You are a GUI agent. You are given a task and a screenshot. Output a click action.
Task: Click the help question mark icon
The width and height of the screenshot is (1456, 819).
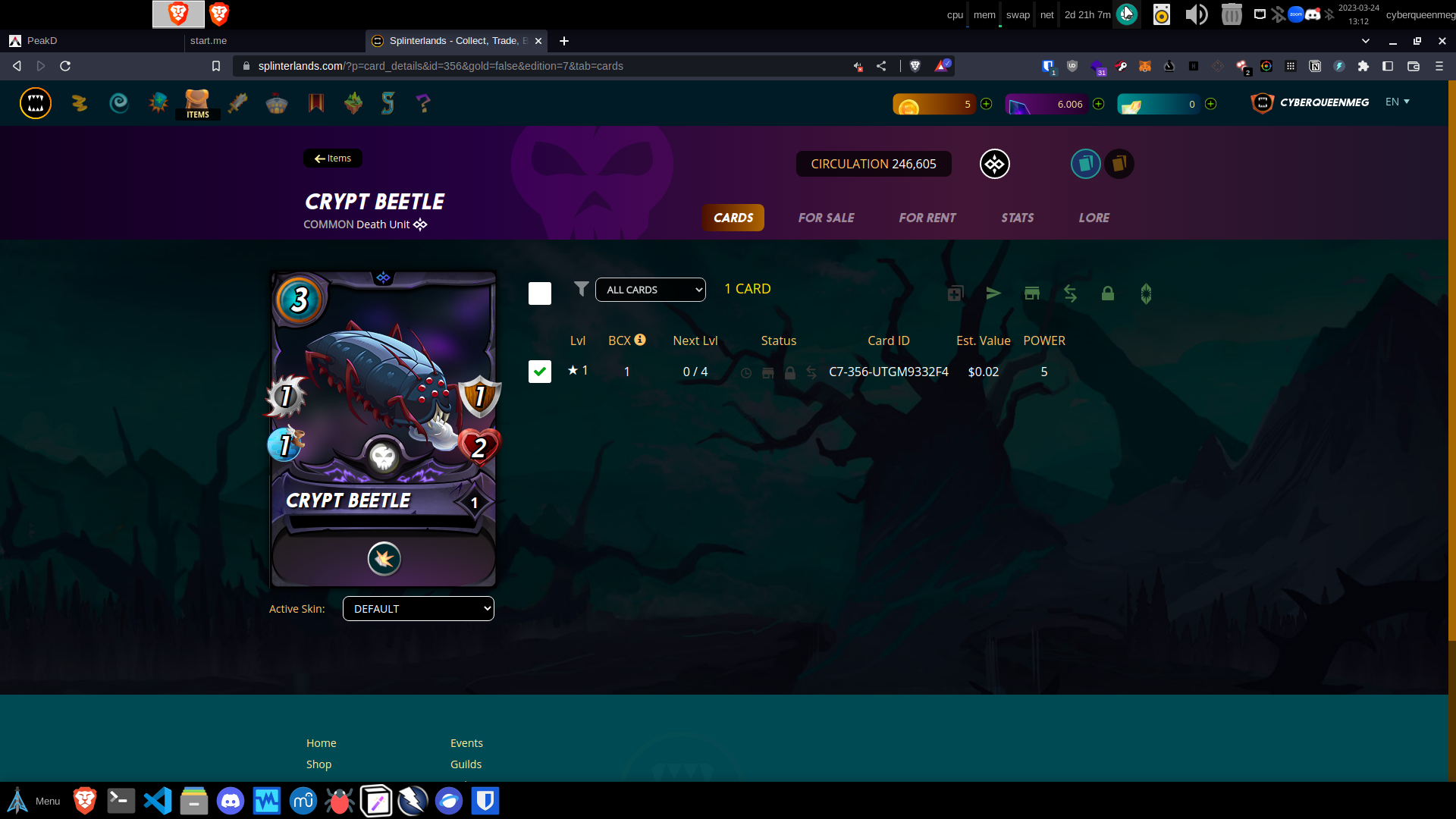pos(423,102)
